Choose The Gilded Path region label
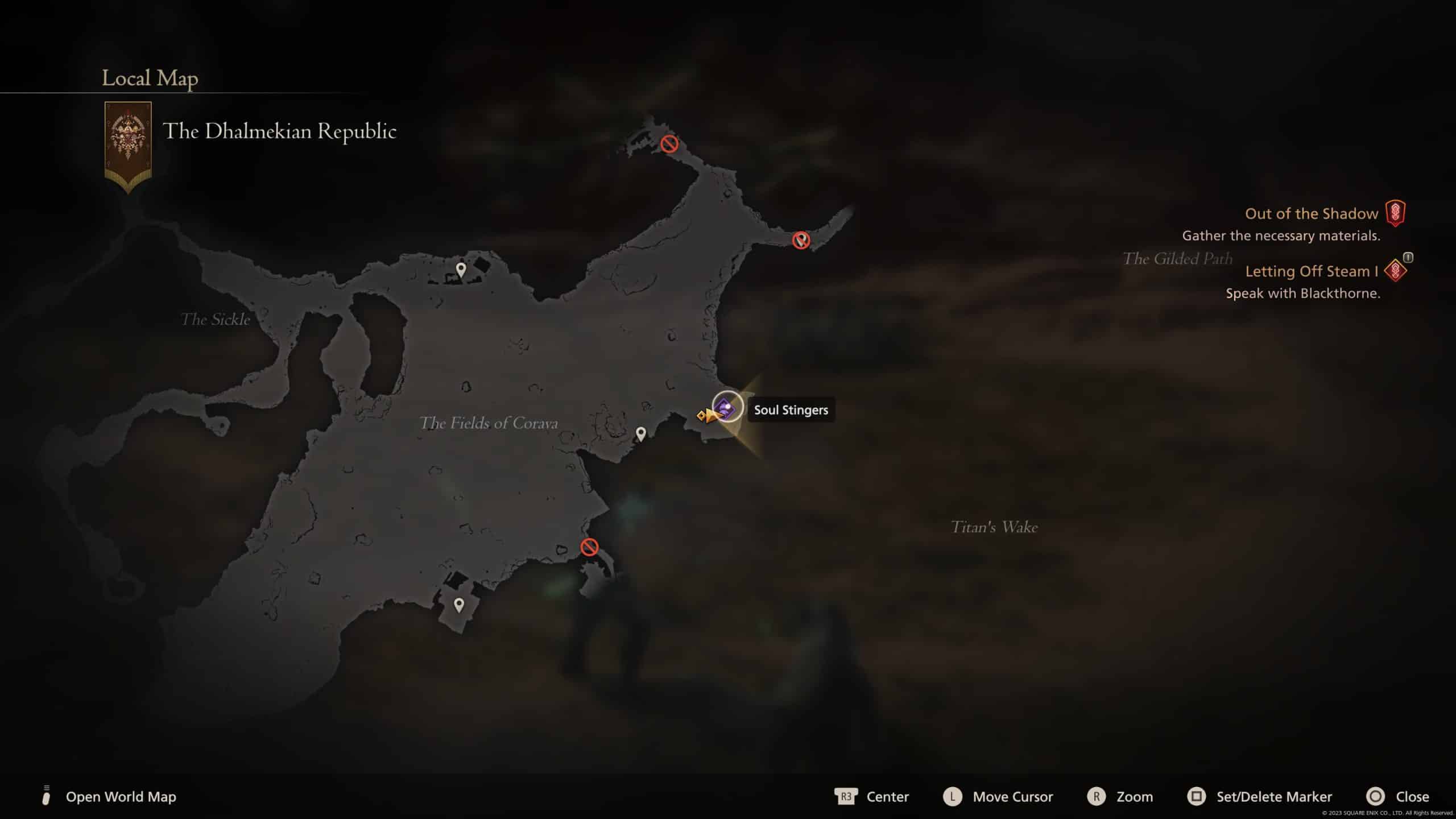 coord(1177,259)
